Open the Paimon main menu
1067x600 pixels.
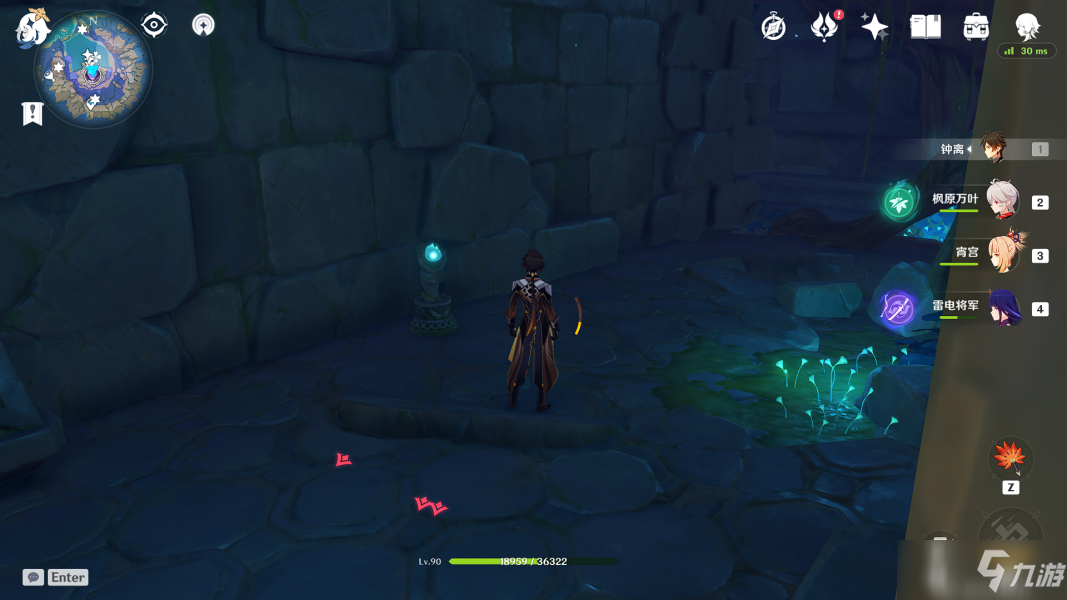pos(31,28)
